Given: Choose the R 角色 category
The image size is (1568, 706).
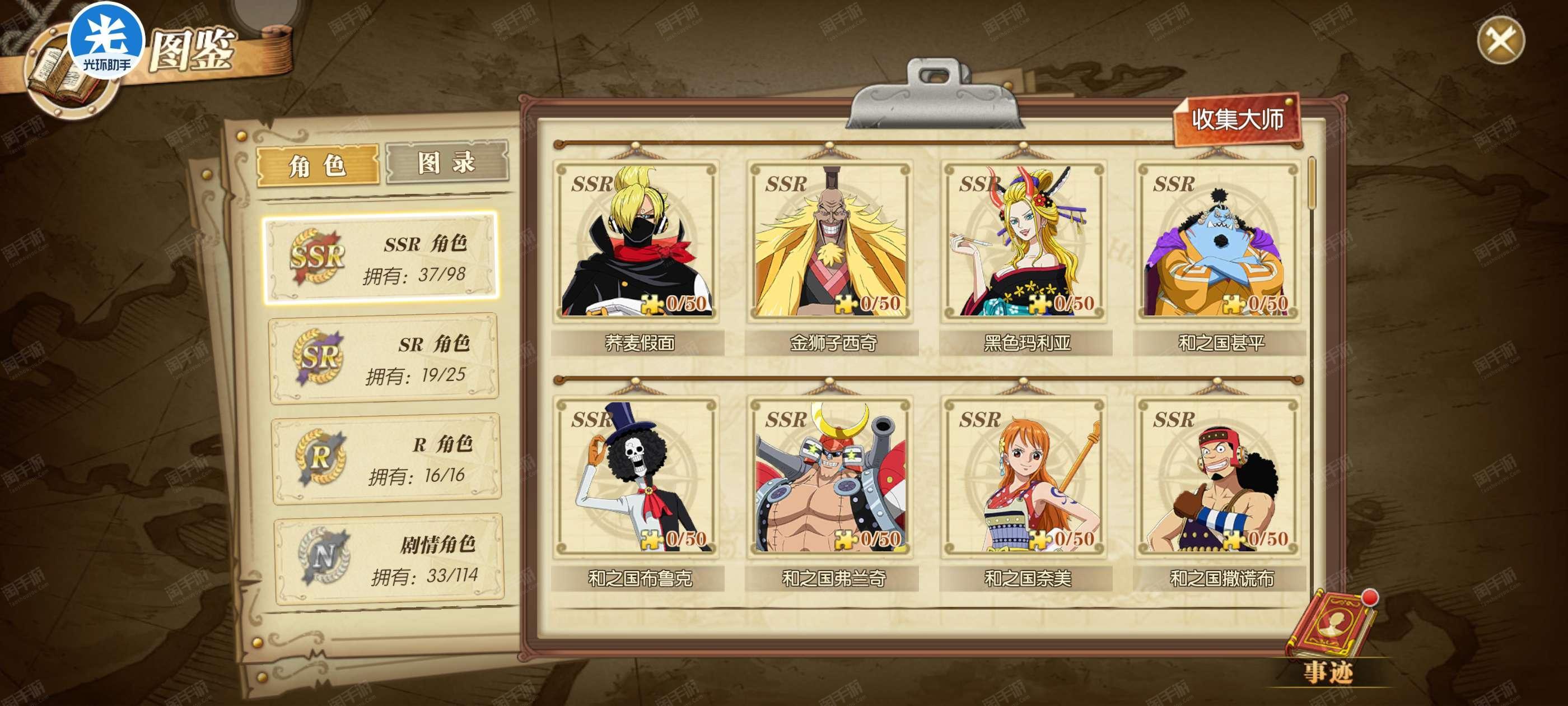Looking at the screenshot, I should [x=386, y=459].
